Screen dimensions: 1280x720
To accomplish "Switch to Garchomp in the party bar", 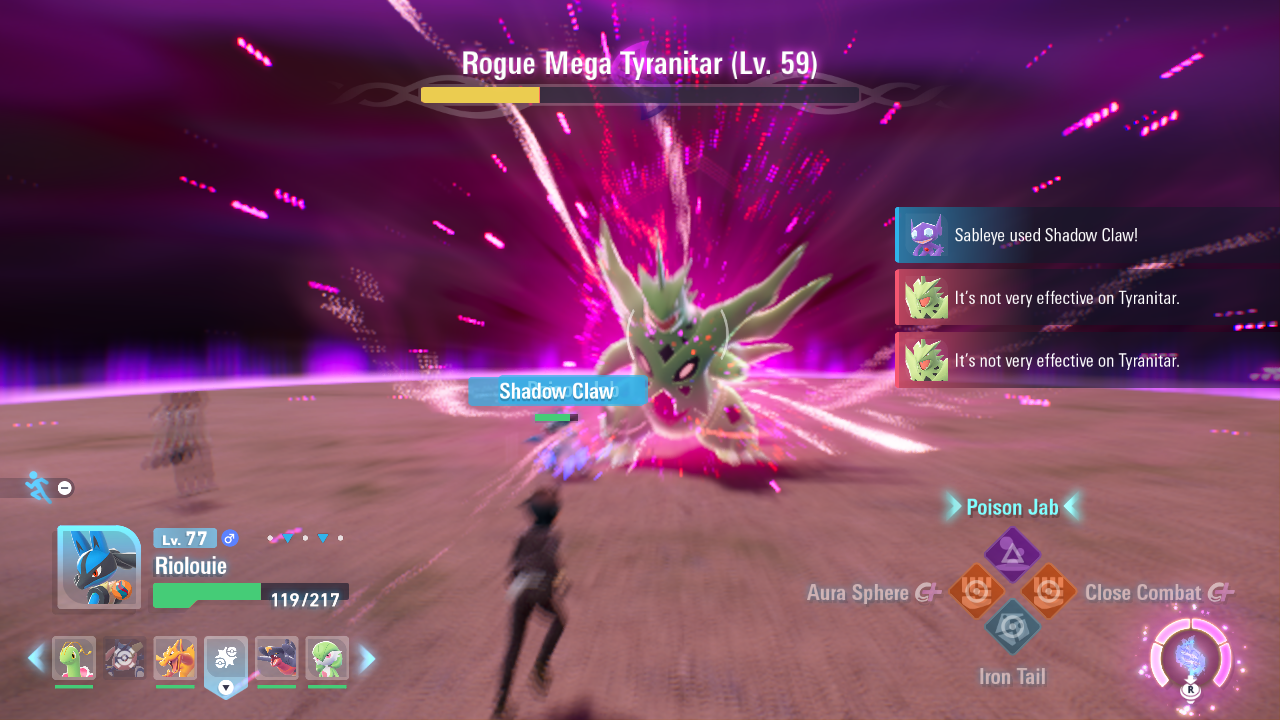I will 277,658.
